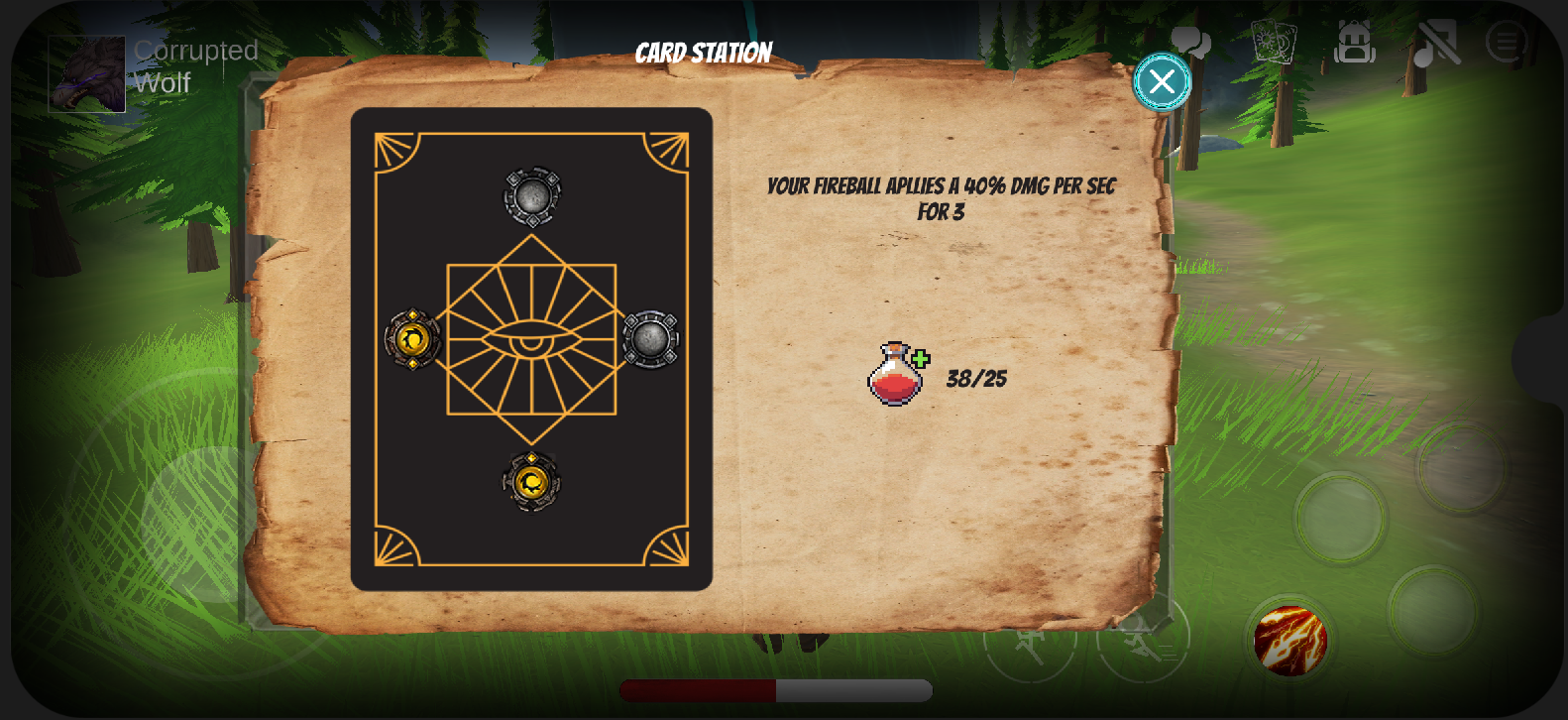1568x720 pixels.
Task: Open the round hamburger menu
Action: [x=1507, y=43]
